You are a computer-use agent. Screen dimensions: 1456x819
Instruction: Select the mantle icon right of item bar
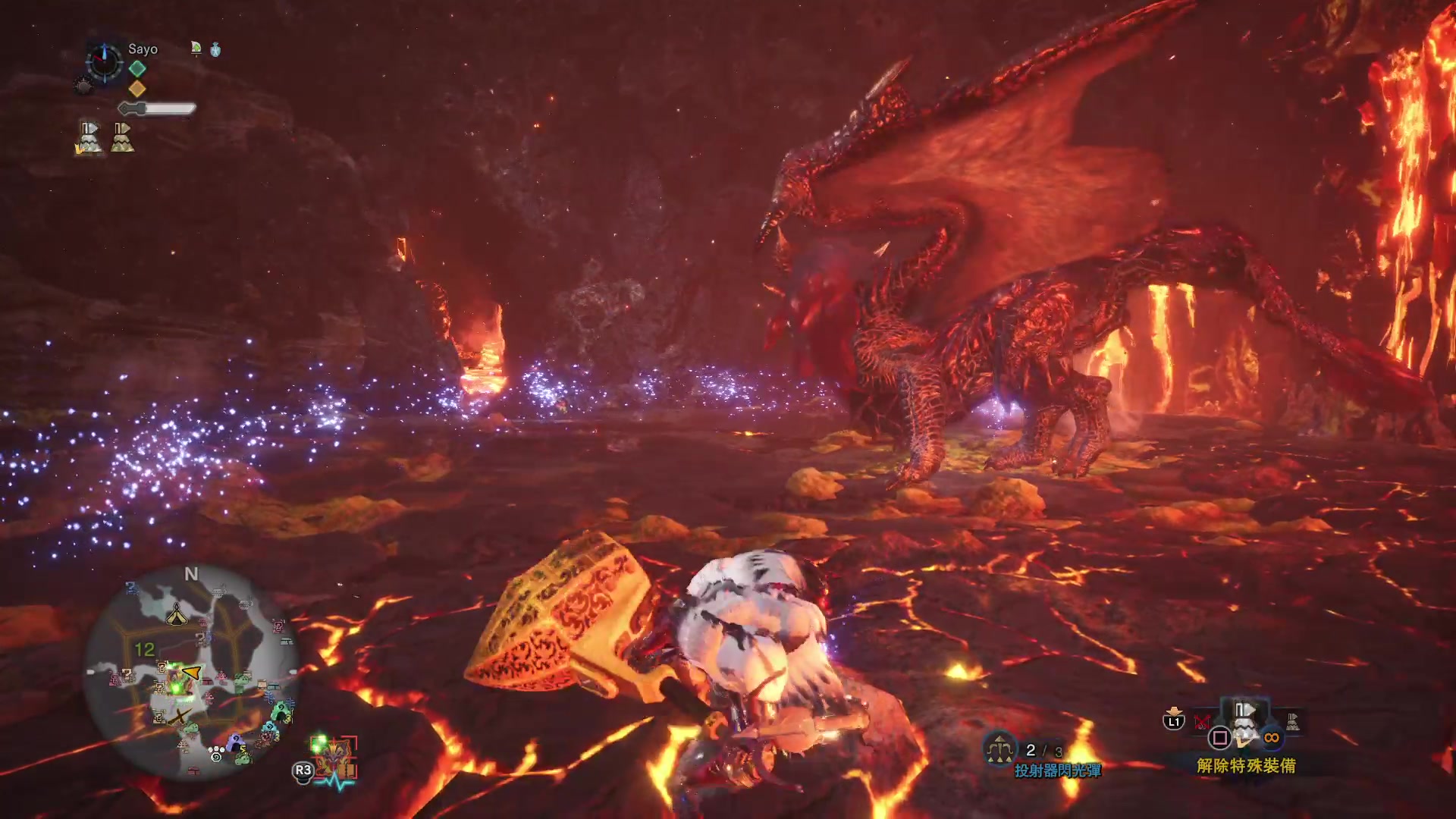pos(1292,721)
